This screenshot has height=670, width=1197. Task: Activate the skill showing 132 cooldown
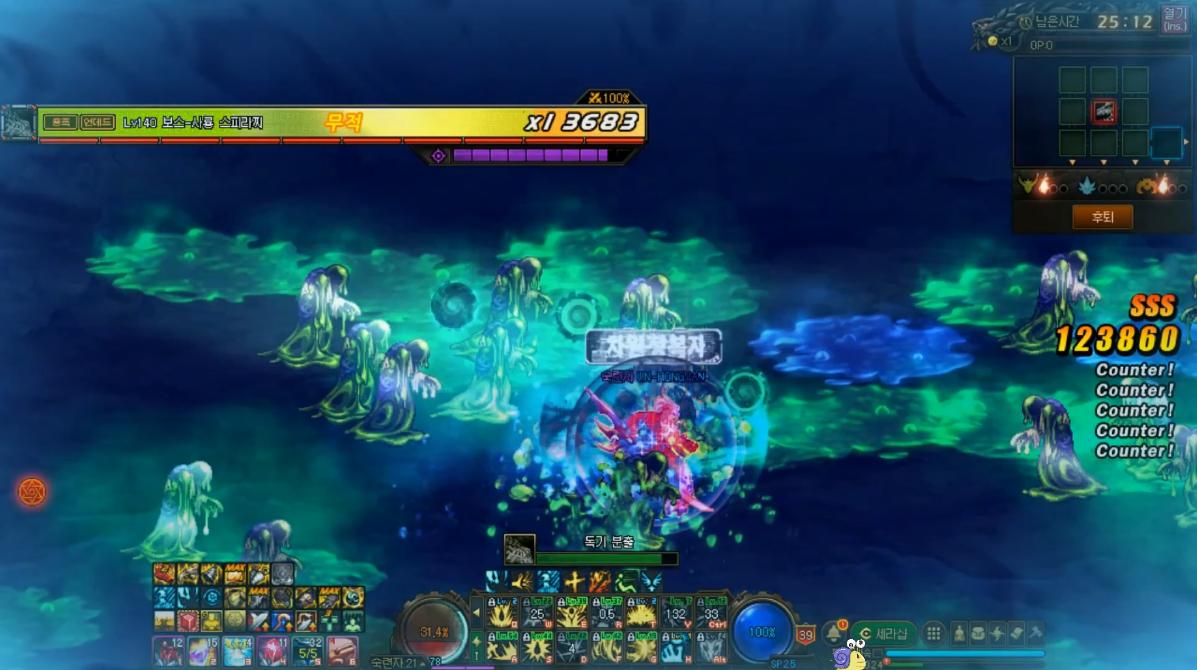(676, 612)
